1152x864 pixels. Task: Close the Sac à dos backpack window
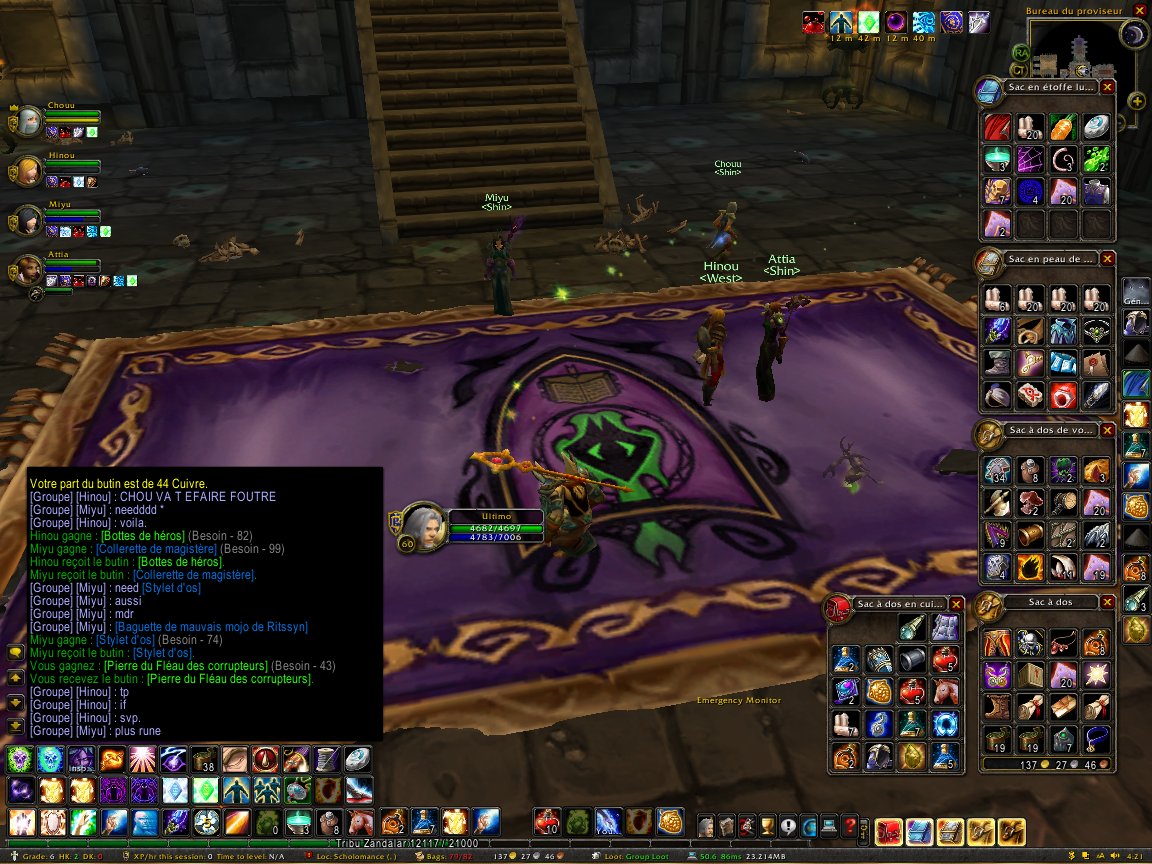[x=1108, y=603]
